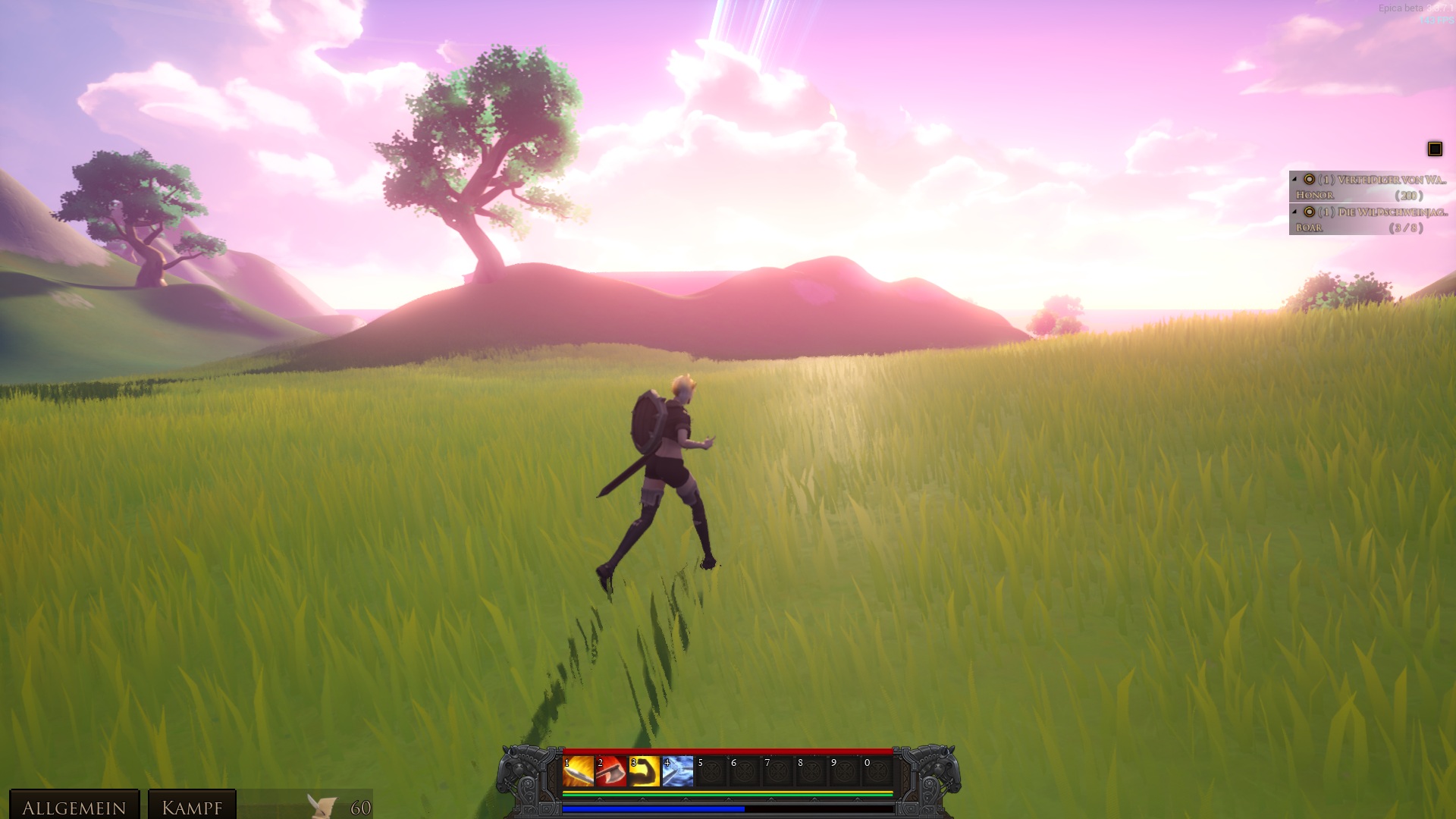The height and width of the screenshot is (819, 1456).
Task: Switch to the Allgemein chat tab
Action: 74,807
